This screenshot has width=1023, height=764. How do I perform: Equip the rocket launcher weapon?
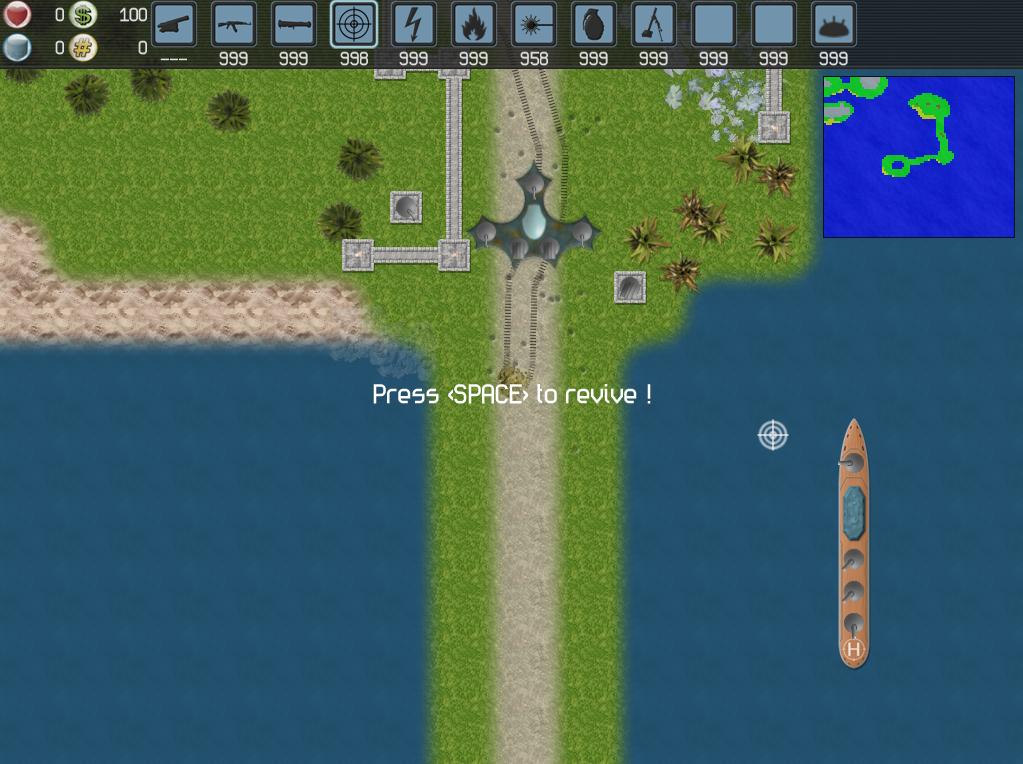point(294,25)
